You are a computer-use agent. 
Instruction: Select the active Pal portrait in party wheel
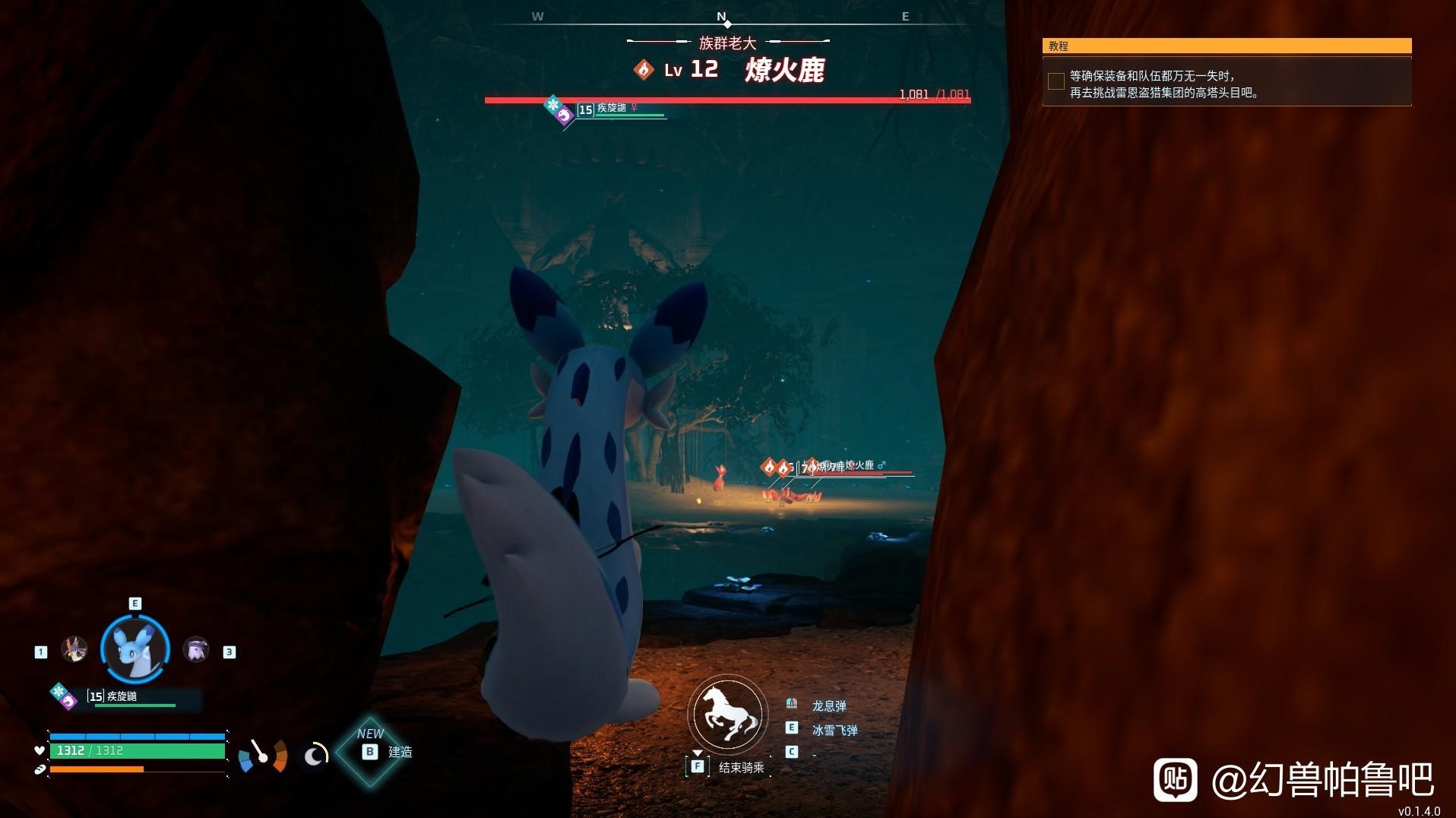[x=135, y=649]
